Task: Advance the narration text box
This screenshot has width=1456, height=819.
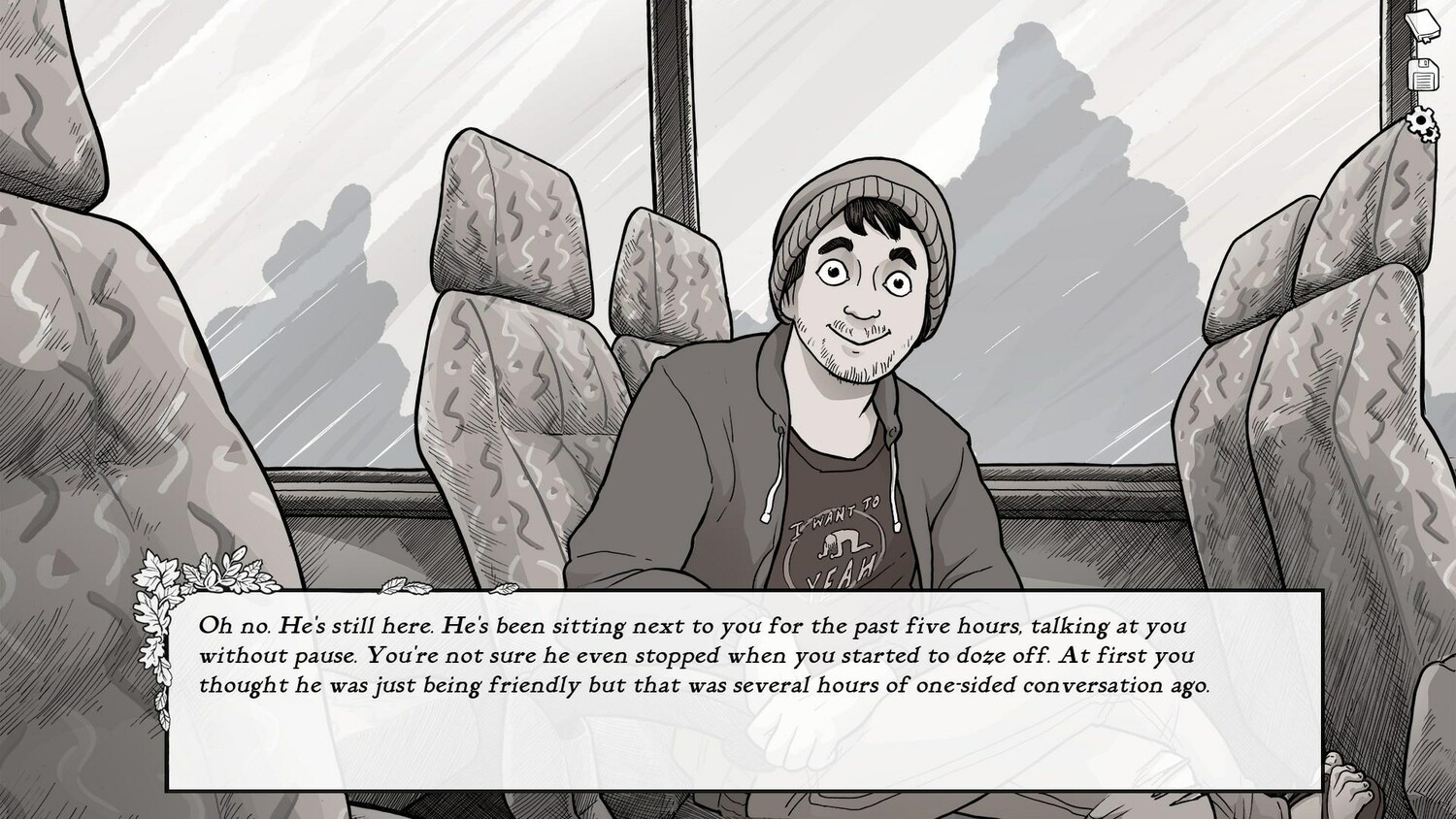Action: tap(745, 689)
